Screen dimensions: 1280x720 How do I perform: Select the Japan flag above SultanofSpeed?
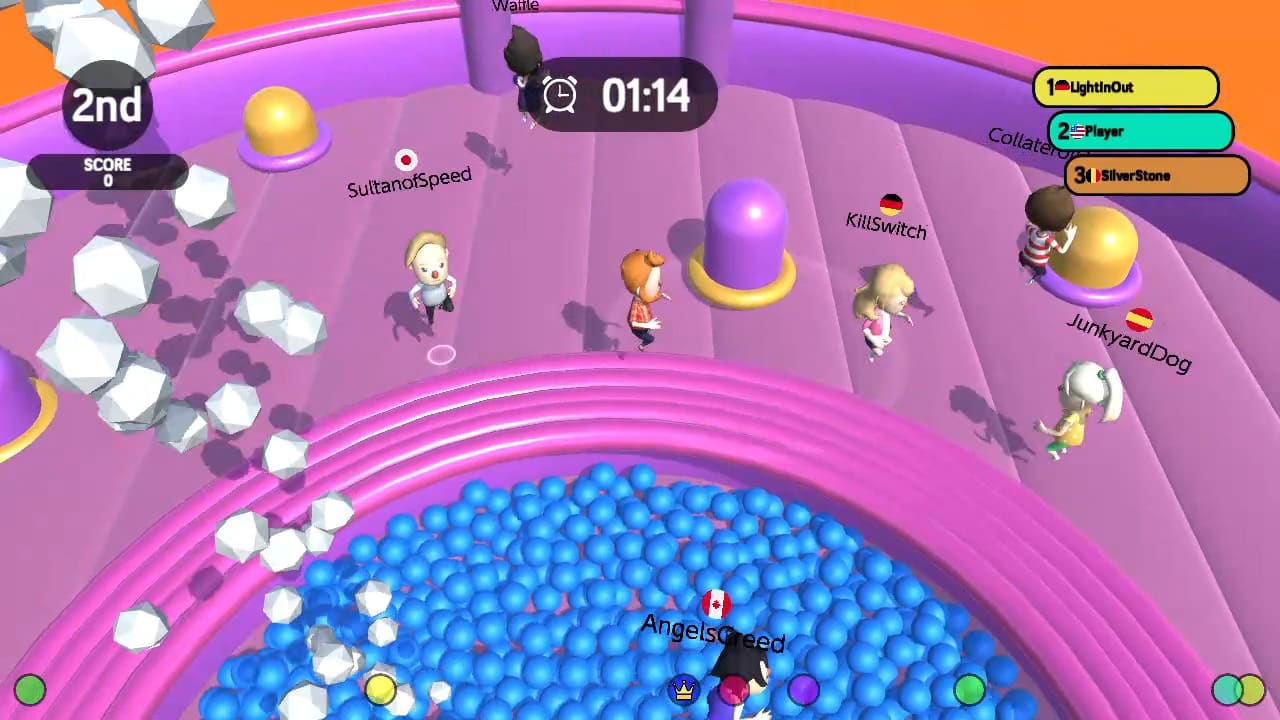click(406, 158)
